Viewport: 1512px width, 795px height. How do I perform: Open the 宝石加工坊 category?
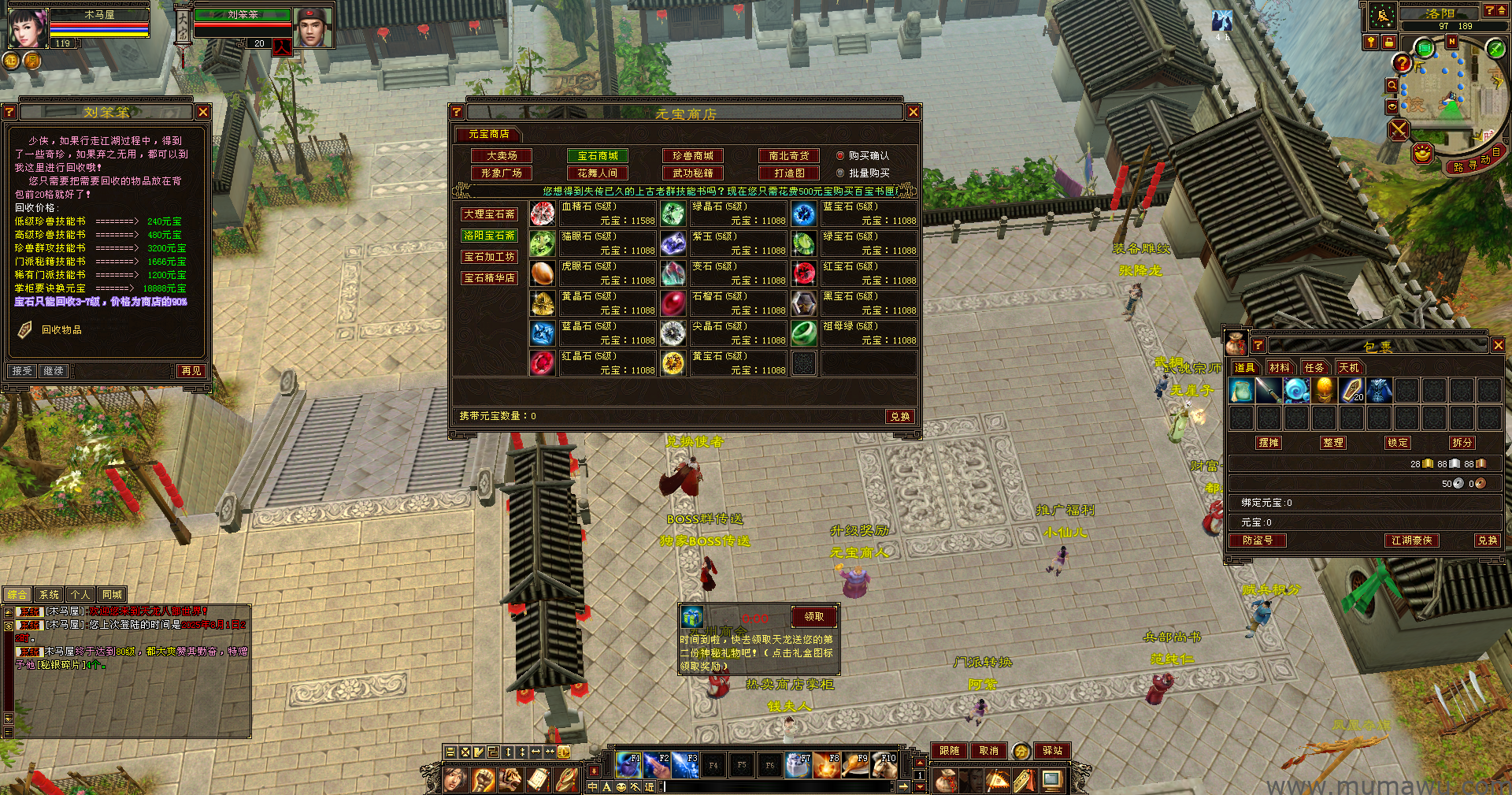[489, 257]
